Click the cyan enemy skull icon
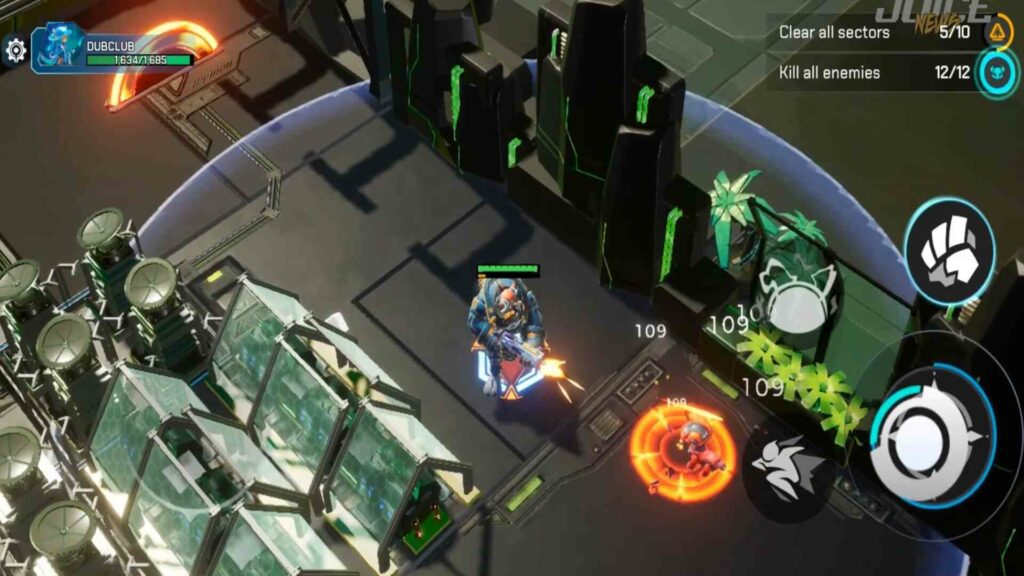The width and height of the screenshot is (1024, 576). 997,72
